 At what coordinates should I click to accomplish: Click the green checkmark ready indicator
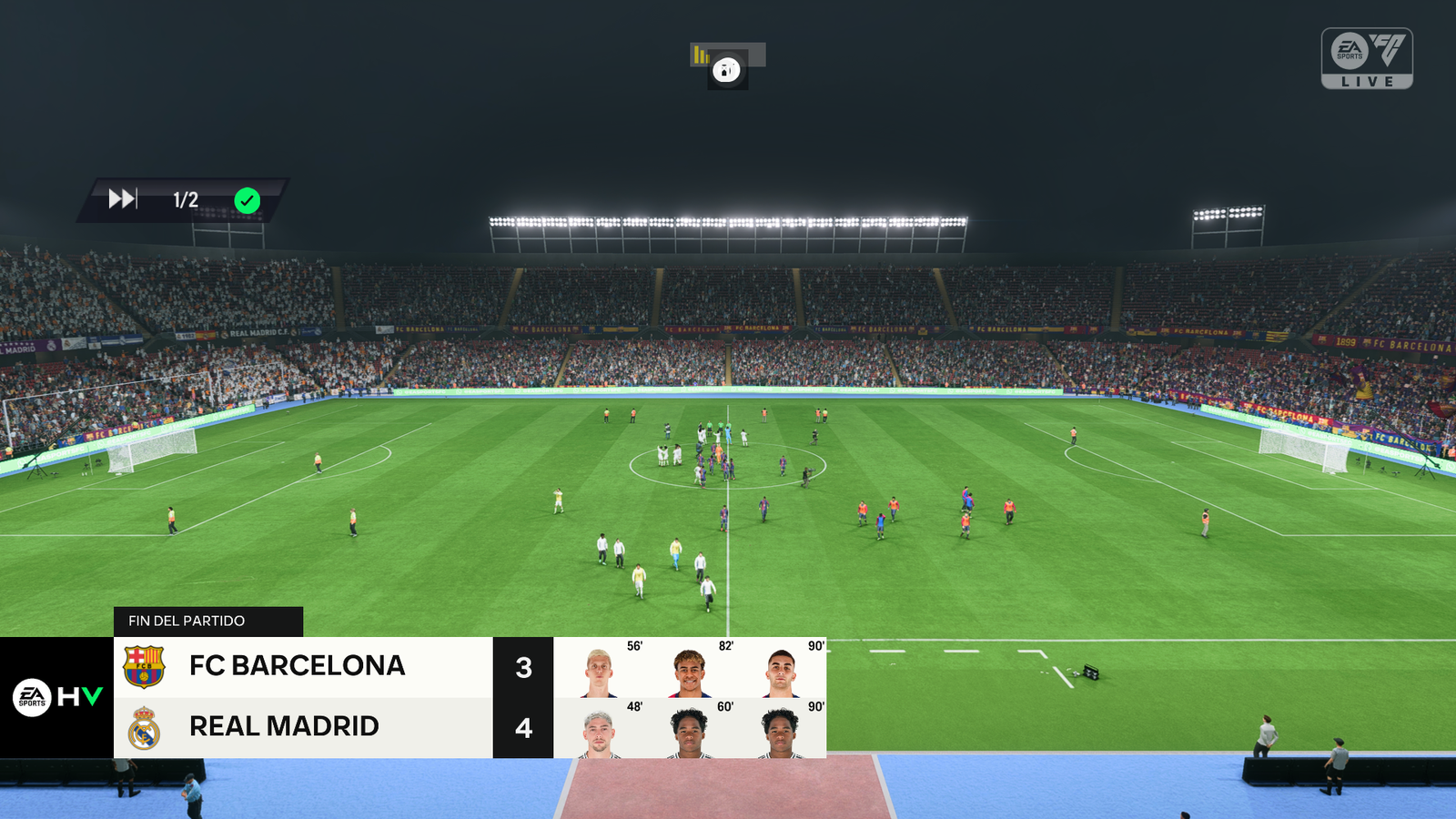[x=248, y=200]
